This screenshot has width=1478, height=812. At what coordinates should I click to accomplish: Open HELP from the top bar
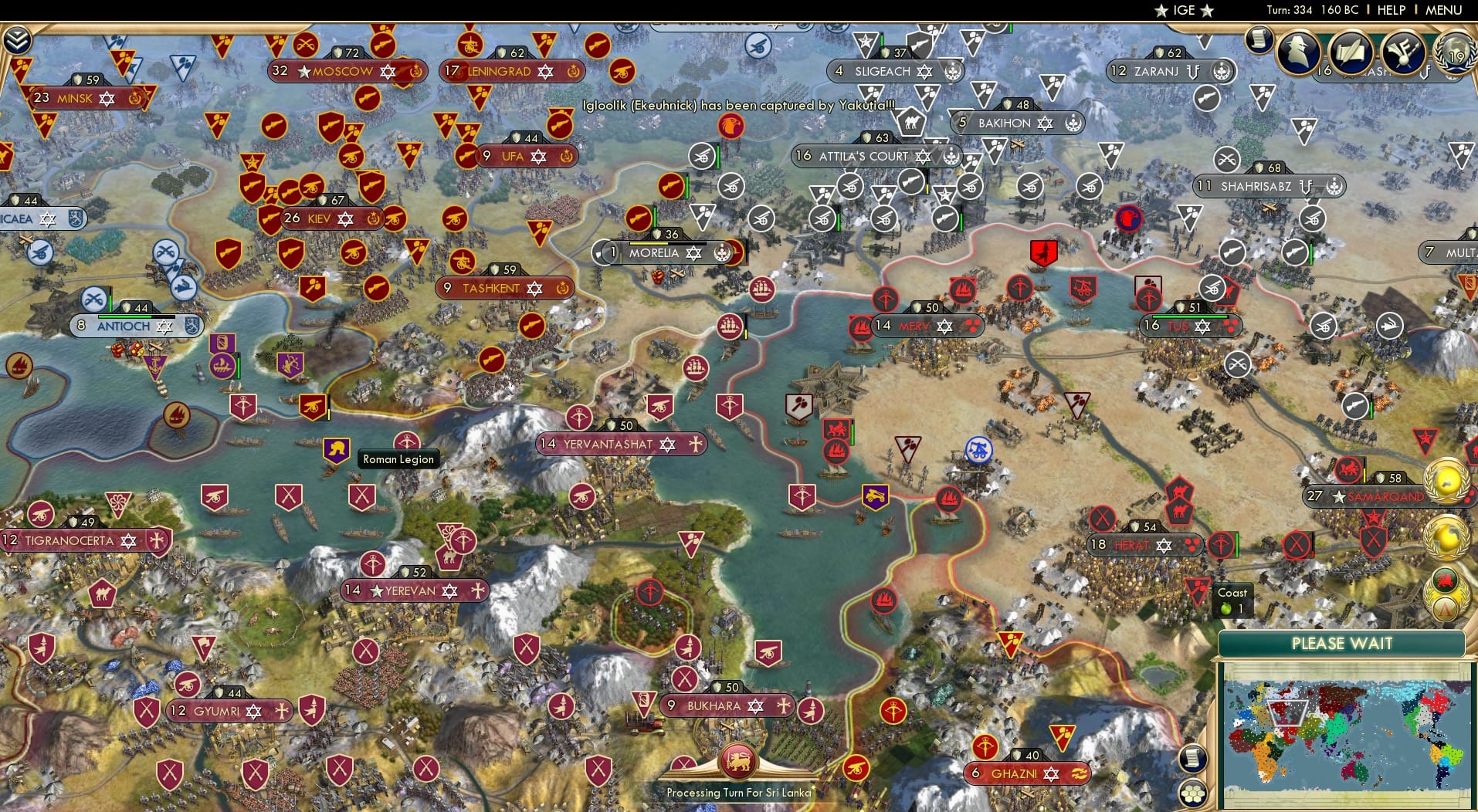pos(1391,10)
